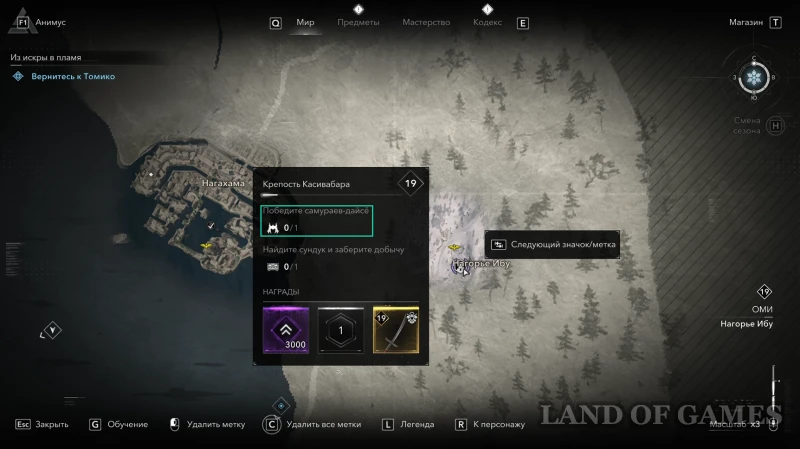Select the Вернитесь к Томико quest objective
The width and height of the screenshot is (800, 449).
click(71, 76)
